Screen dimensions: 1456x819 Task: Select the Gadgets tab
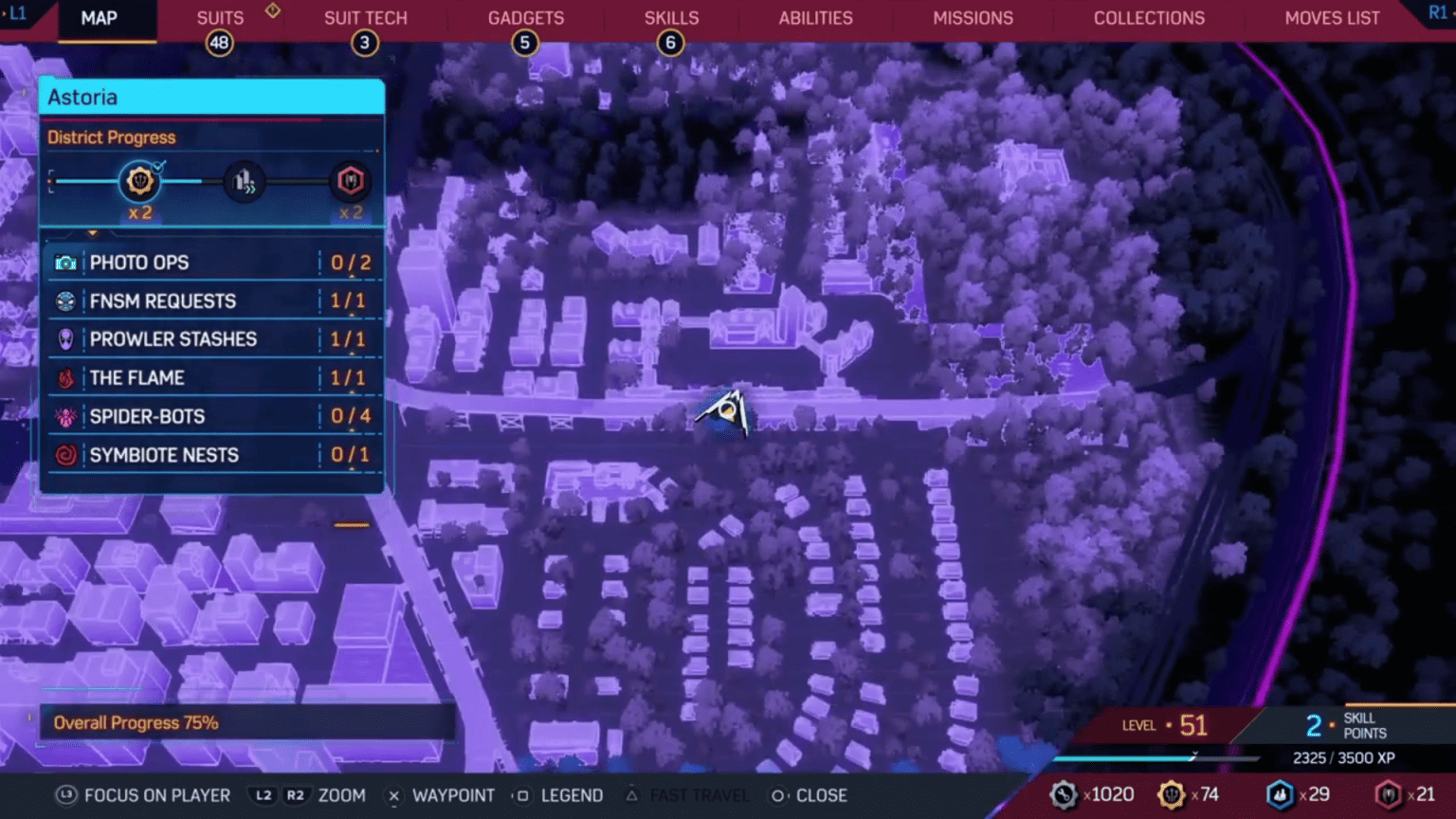pos(525,18)
